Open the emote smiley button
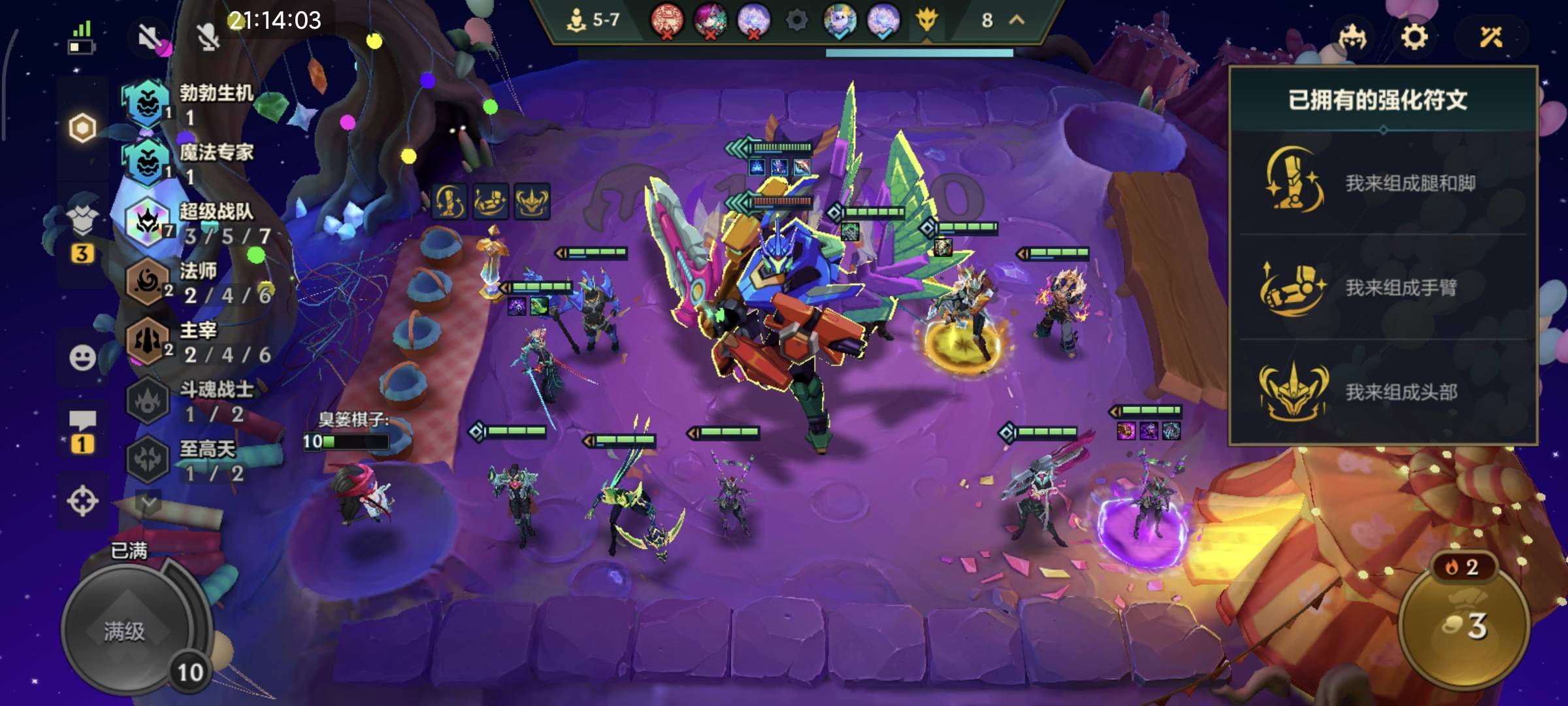The image size is (1568, 706). point(82,358)
